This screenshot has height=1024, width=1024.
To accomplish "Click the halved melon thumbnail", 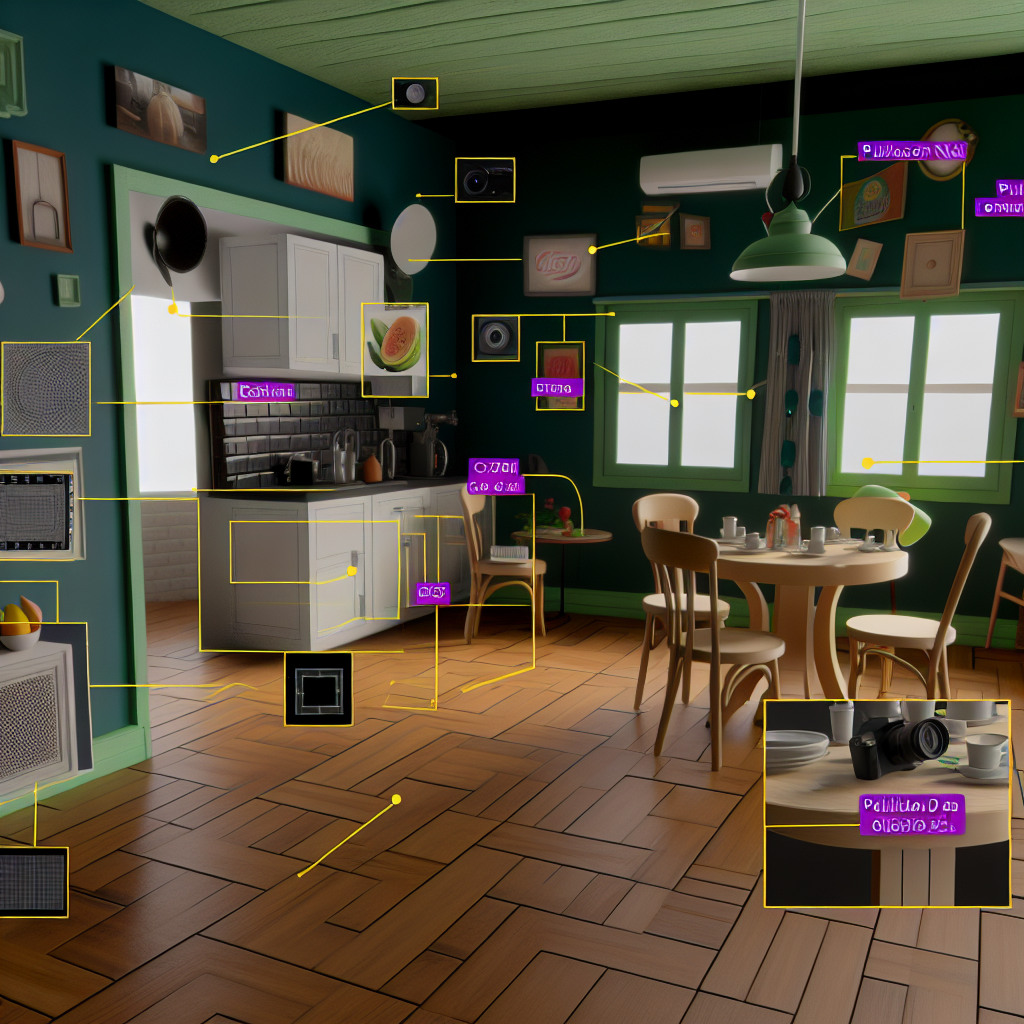I will (x=394, y=350).
